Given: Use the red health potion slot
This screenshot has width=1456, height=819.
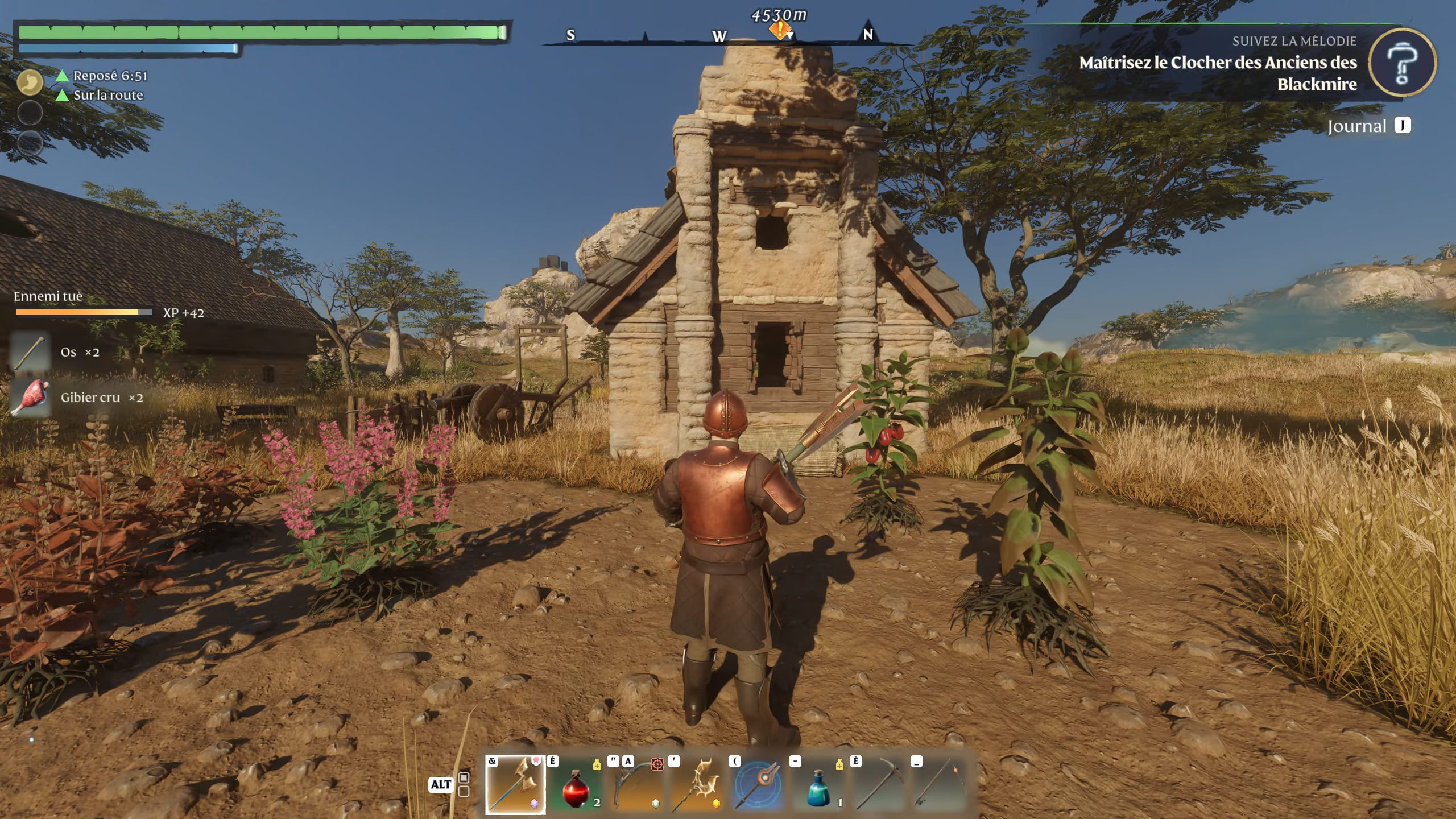Looking at the screenshot, I should coord(575,785).
